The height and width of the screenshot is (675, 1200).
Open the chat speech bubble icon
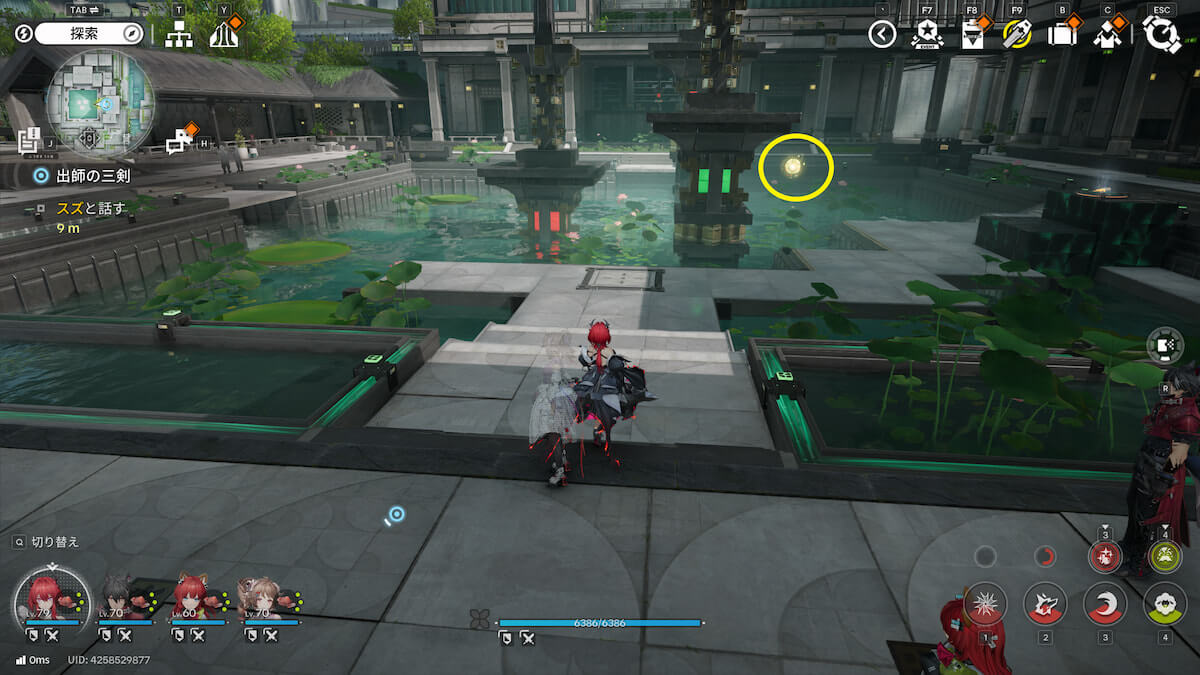[180, 141]
